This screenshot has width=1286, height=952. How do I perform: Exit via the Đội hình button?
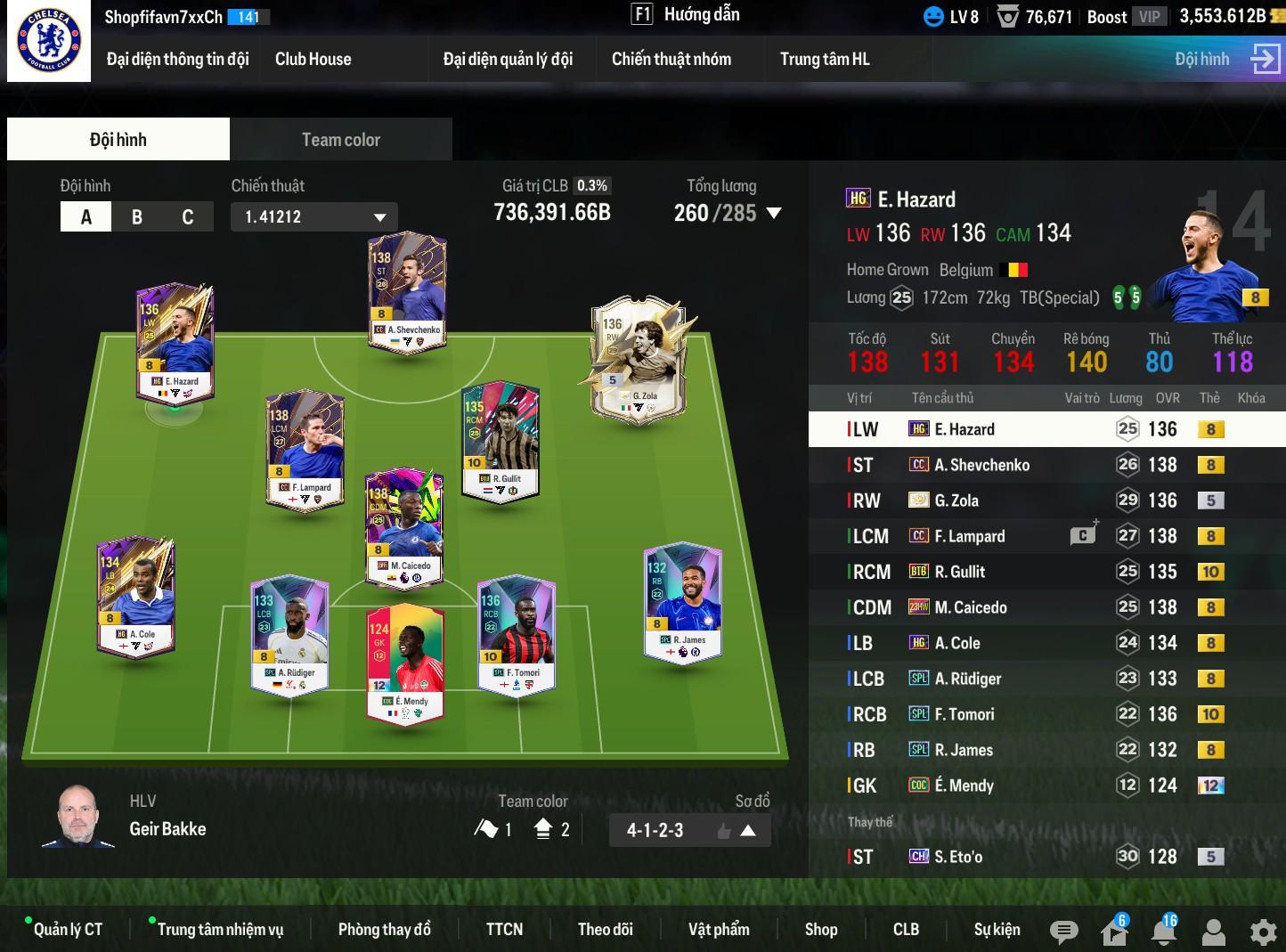pyautogui.click(x=1226, y=60)
